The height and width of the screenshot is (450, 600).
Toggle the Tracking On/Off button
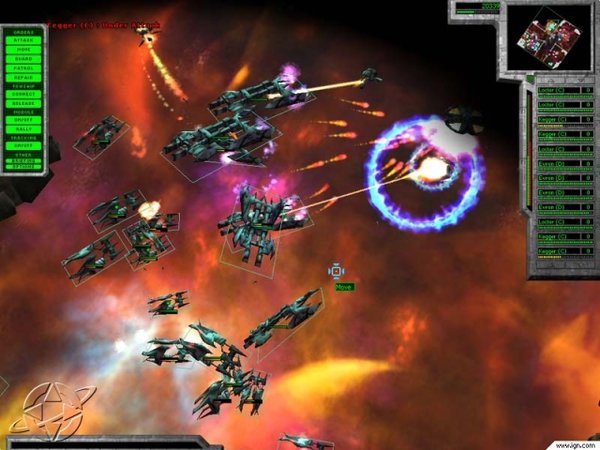click(x=22, y=146)
